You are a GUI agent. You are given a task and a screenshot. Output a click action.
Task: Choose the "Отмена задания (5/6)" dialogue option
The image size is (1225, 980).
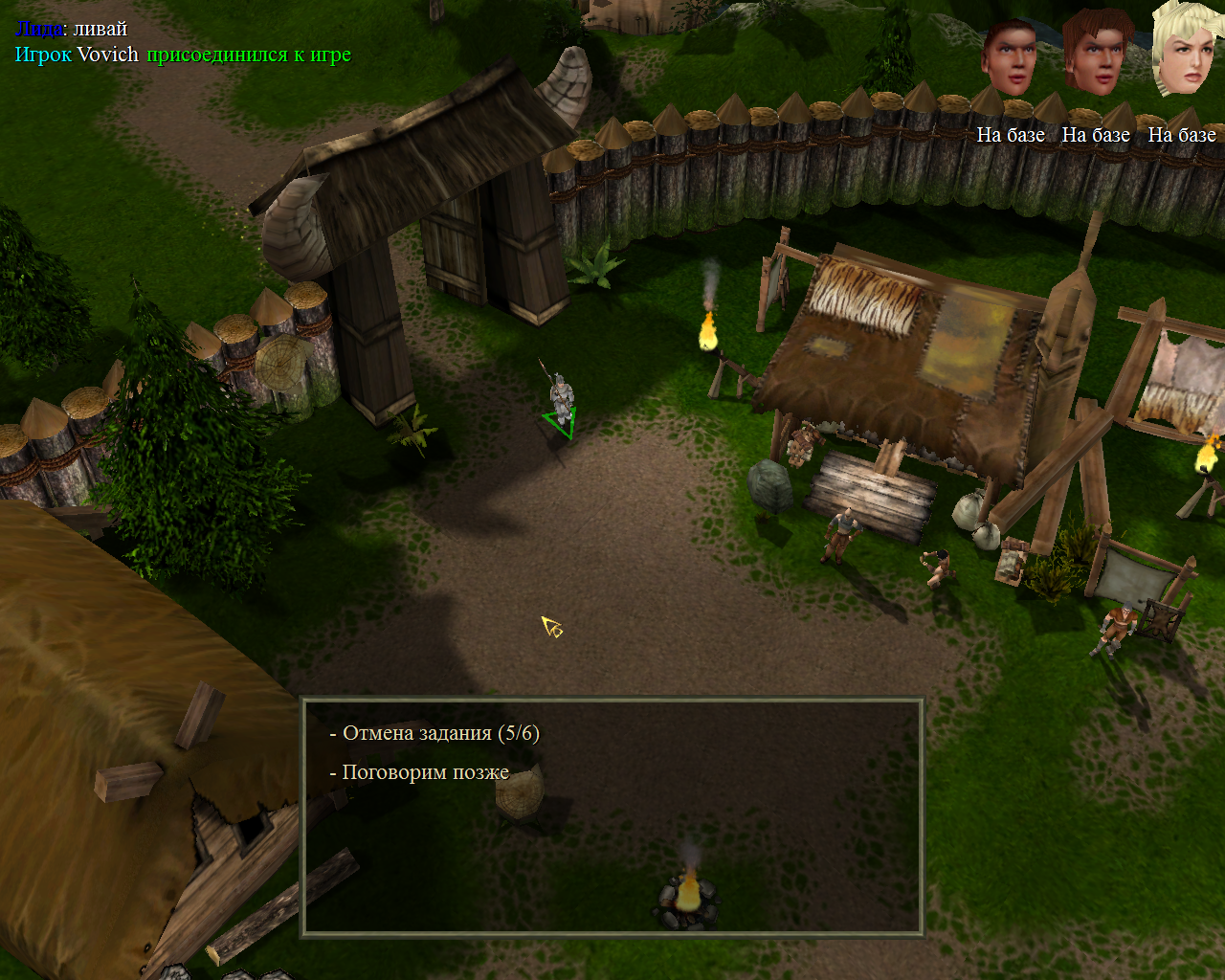click(440, 734)
